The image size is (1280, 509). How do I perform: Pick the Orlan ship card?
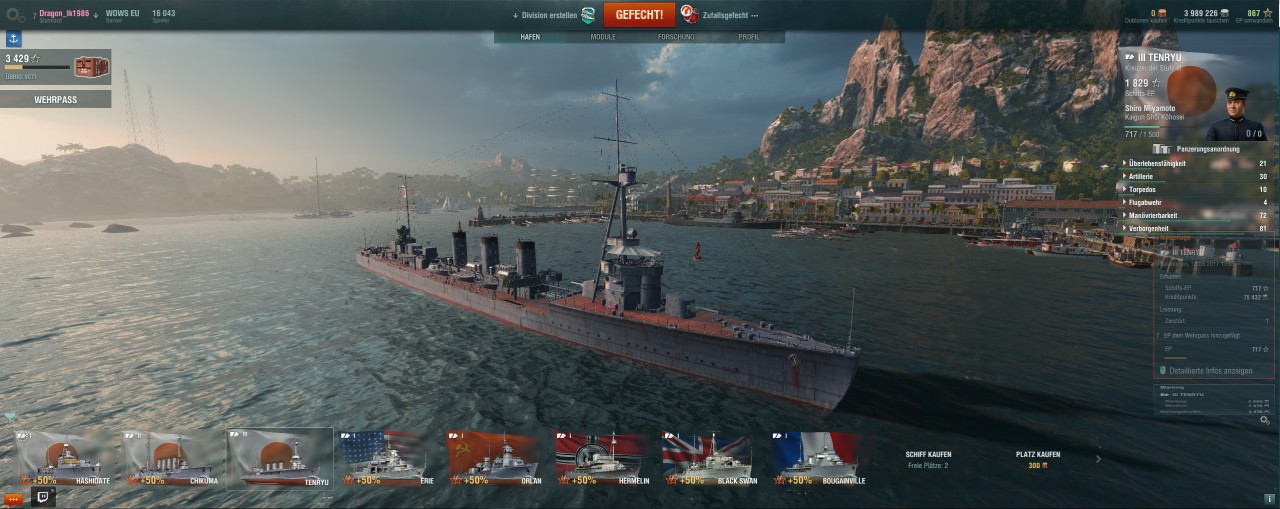496,458
